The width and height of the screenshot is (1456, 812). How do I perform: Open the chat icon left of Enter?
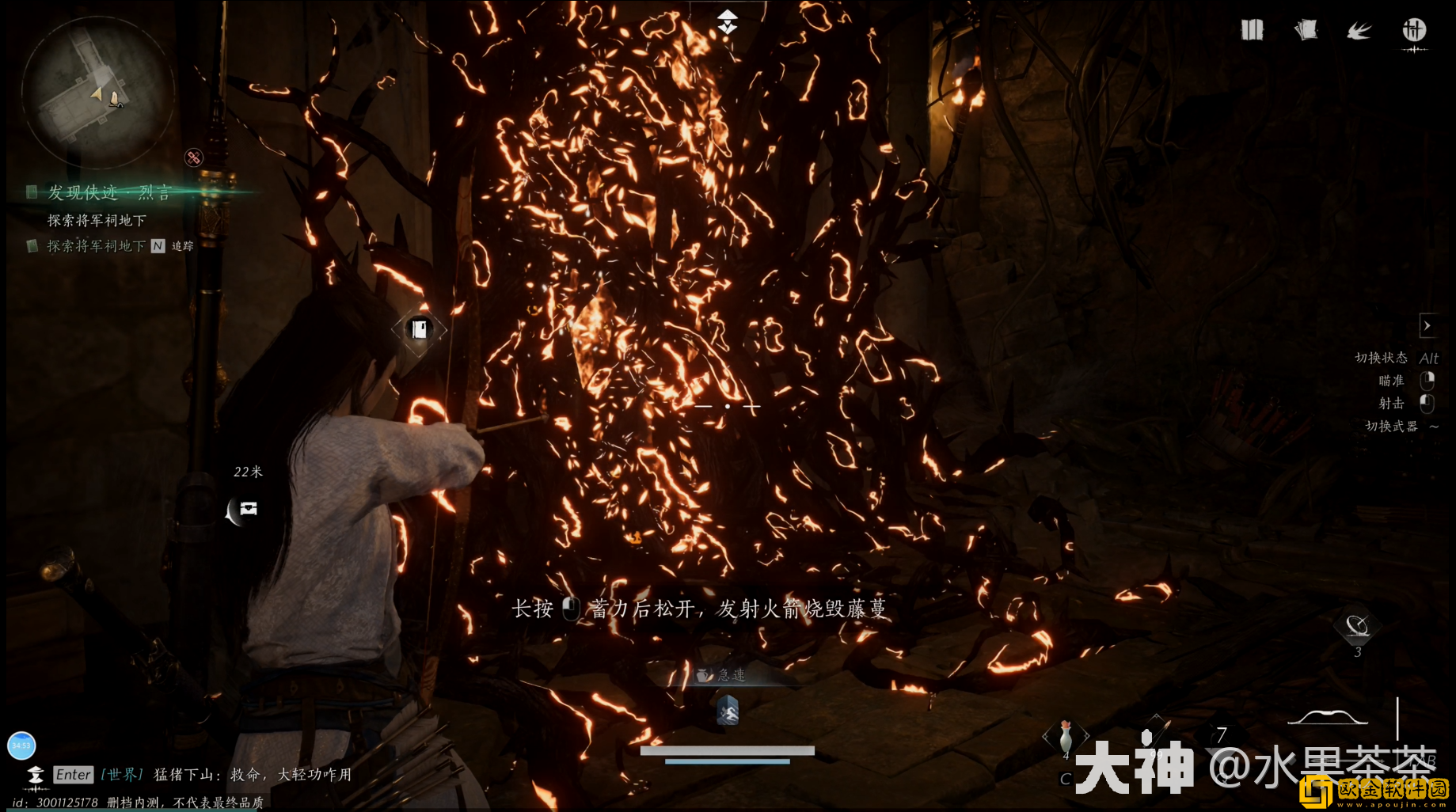[x=35, y=774]
